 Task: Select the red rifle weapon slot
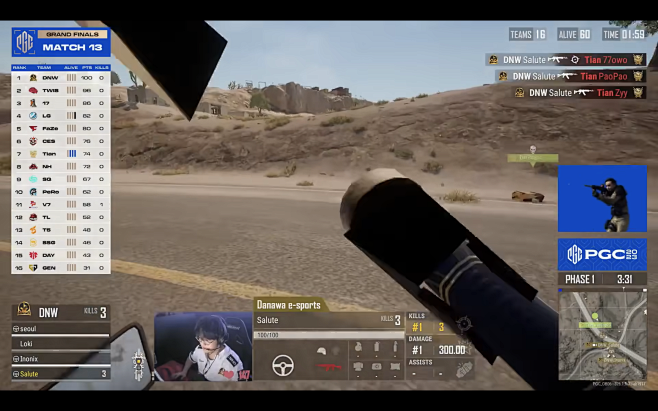(x=324, y=366)
